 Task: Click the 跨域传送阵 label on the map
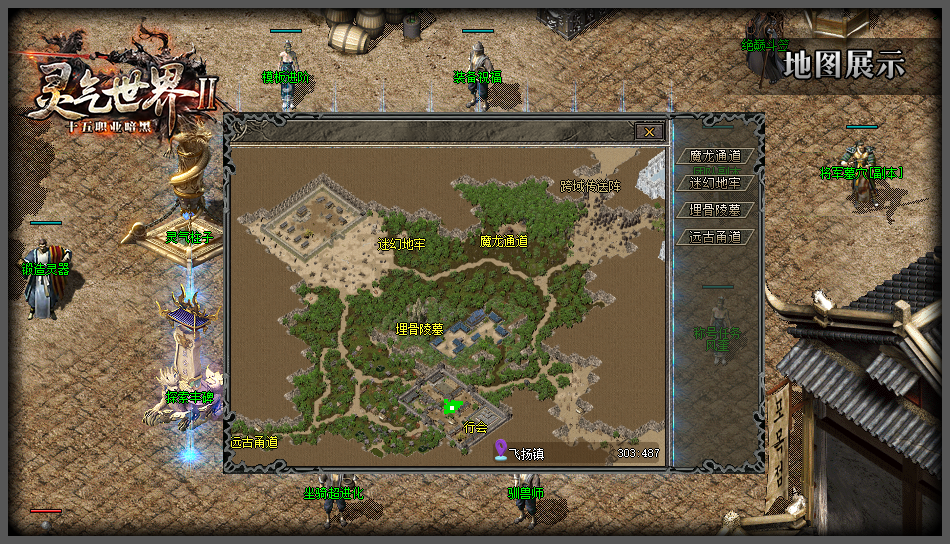click(x=590, y=186)
